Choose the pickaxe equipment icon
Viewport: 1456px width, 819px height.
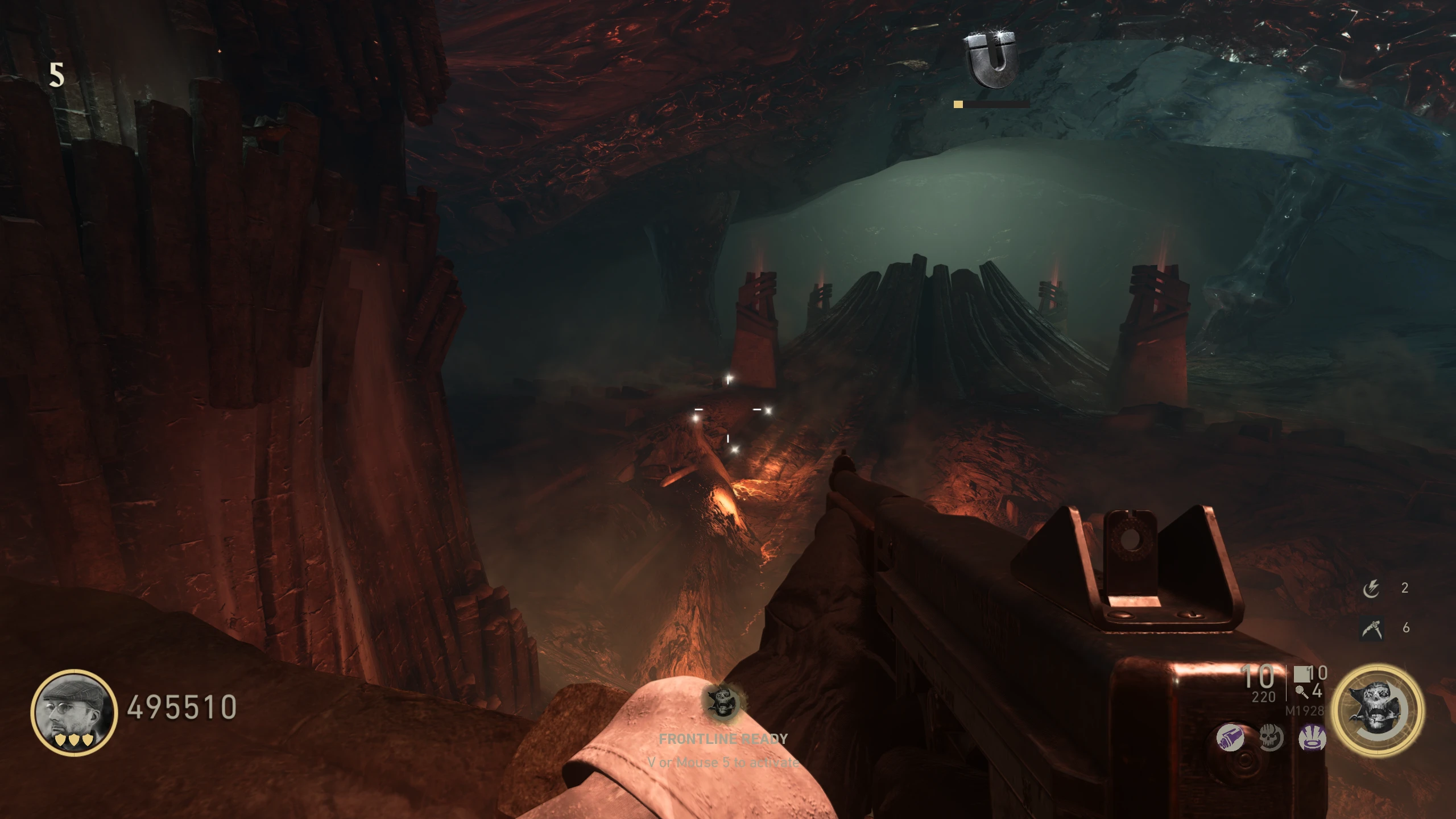[1371, 628]
